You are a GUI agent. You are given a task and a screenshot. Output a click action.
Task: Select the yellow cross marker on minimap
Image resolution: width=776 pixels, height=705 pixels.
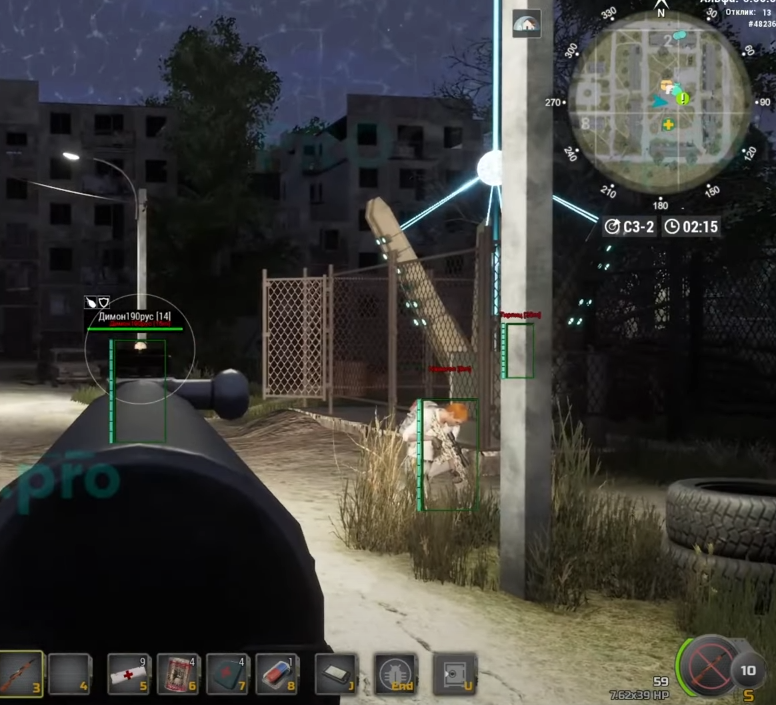click(x=667, y=124)
